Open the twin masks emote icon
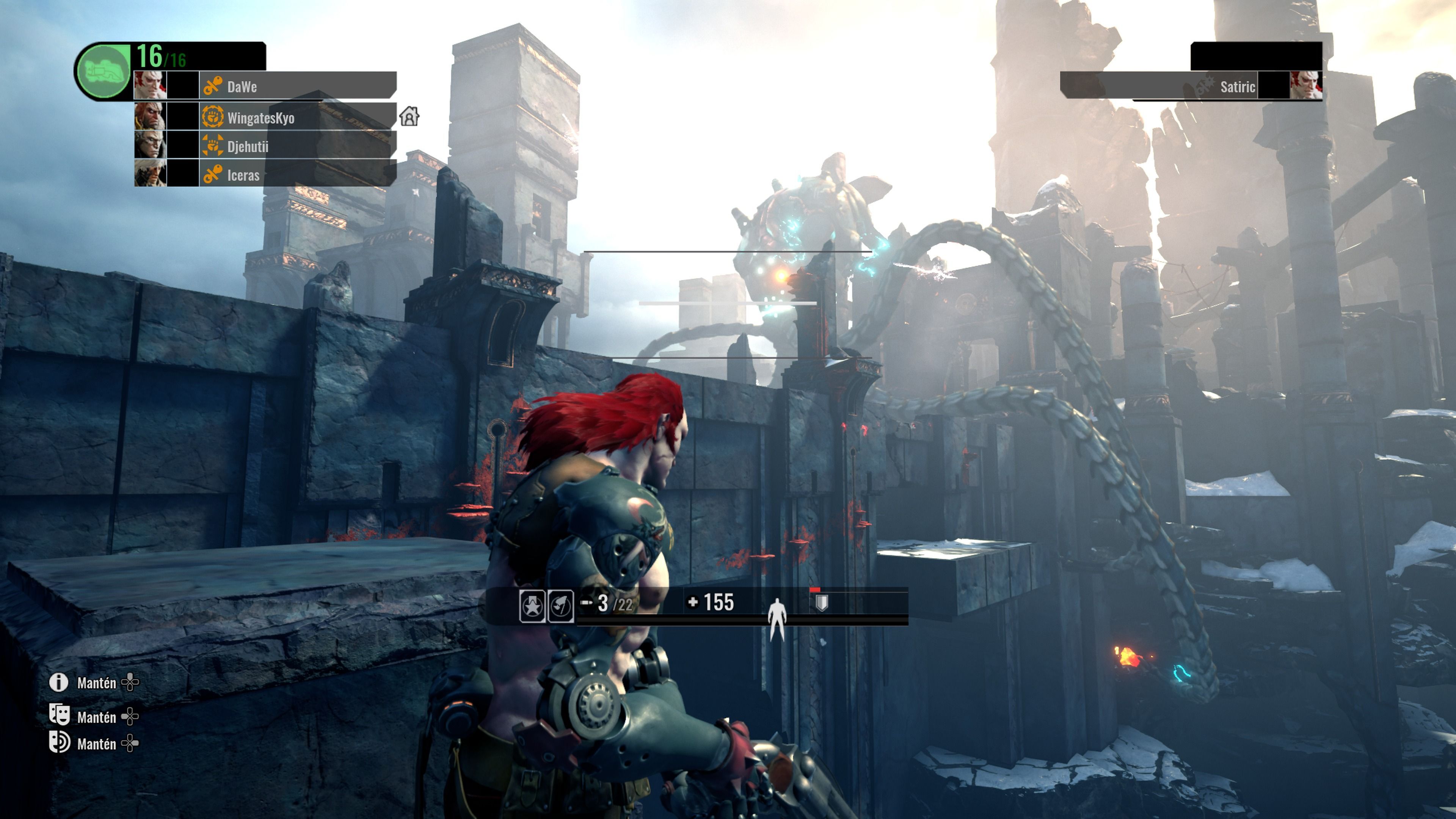 click(60, 714)
